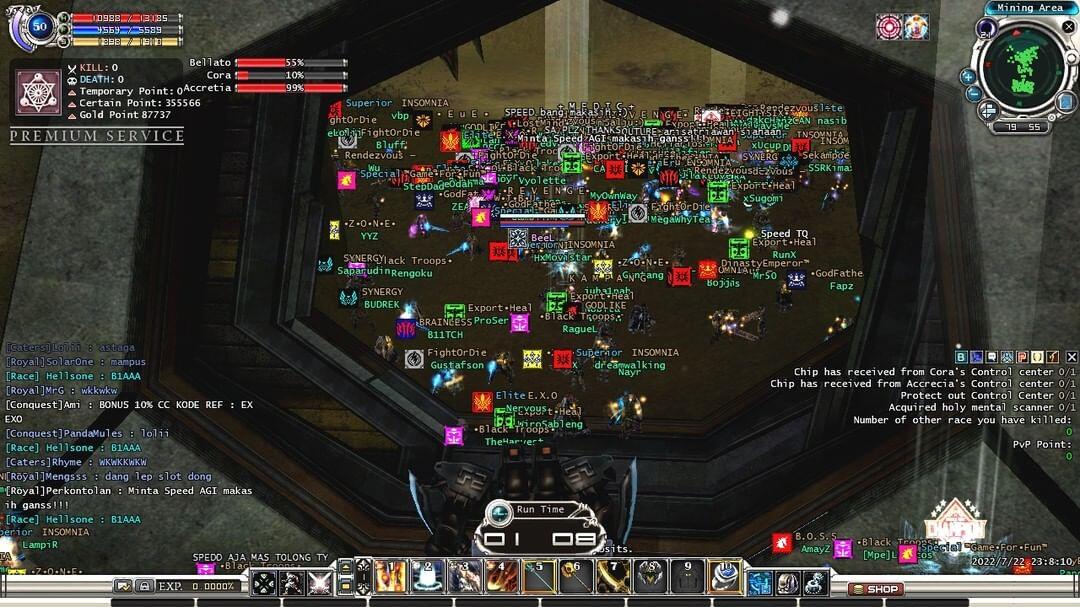Close the info tracker with X
Image resolution: width=1080 pixels, height=607 pixels.
1072,357
